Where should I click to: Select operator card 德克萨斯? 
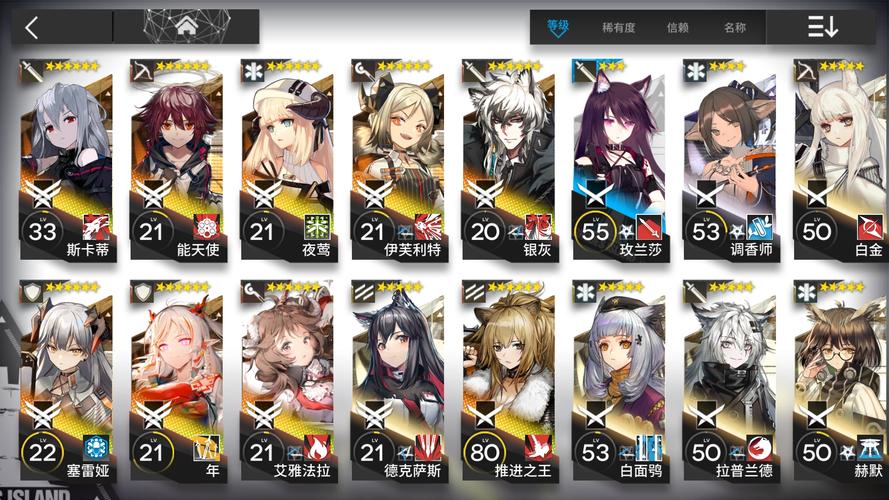pos(398,380)
